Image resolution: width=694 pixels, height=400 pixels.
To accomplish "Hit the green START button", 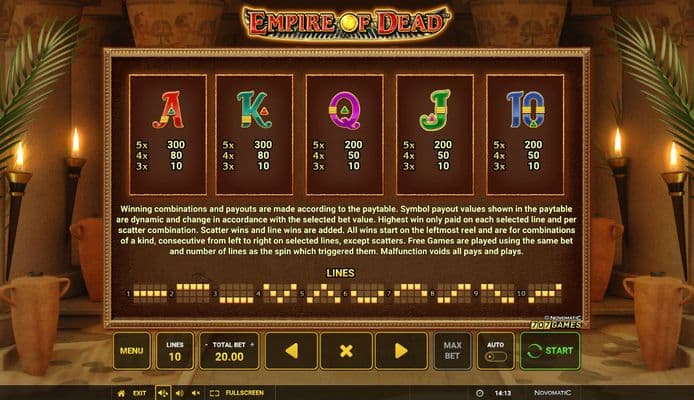I will point(550,351).
